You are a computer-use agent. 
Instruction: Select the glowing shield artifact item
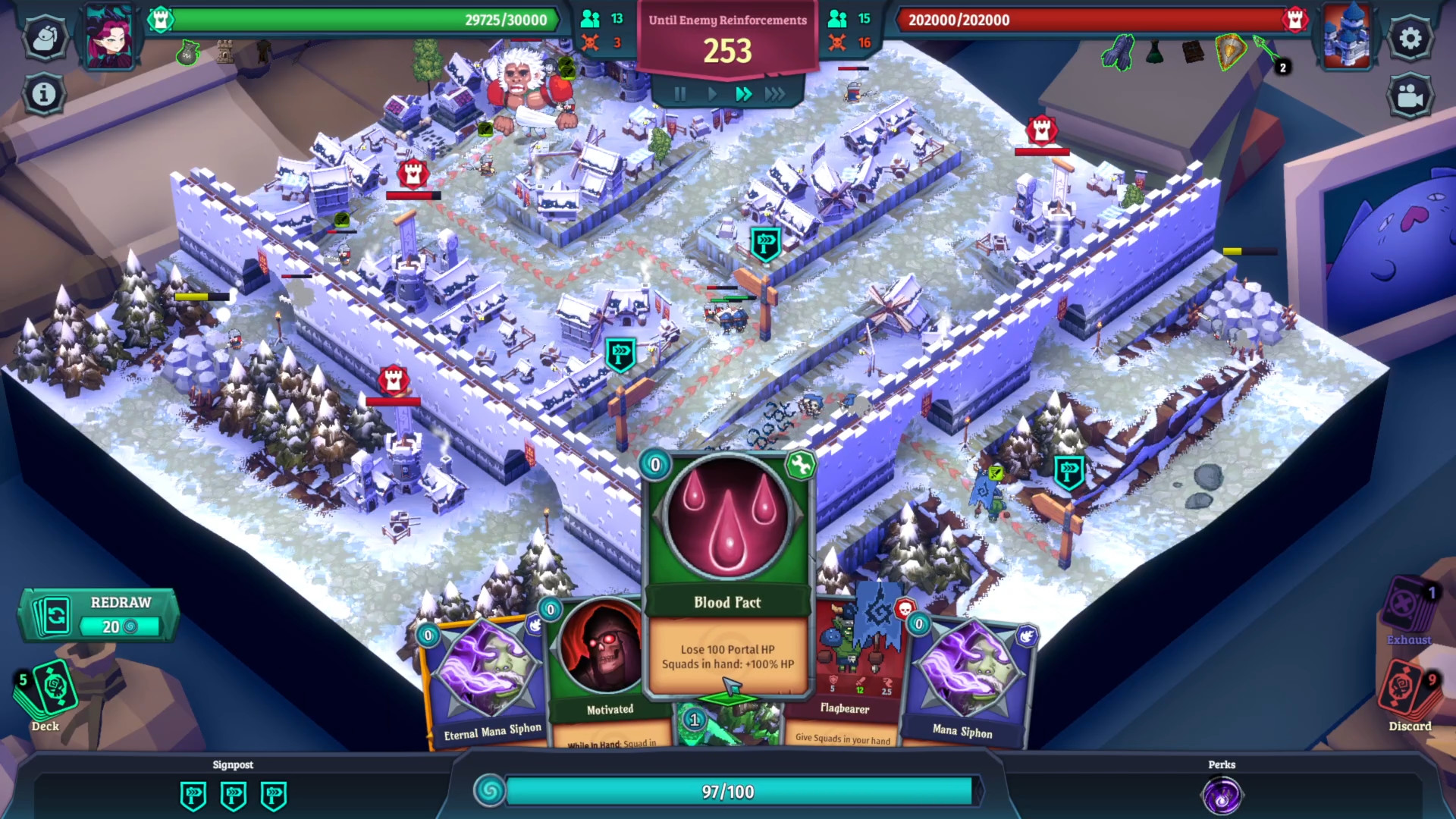coord(1232,53)
